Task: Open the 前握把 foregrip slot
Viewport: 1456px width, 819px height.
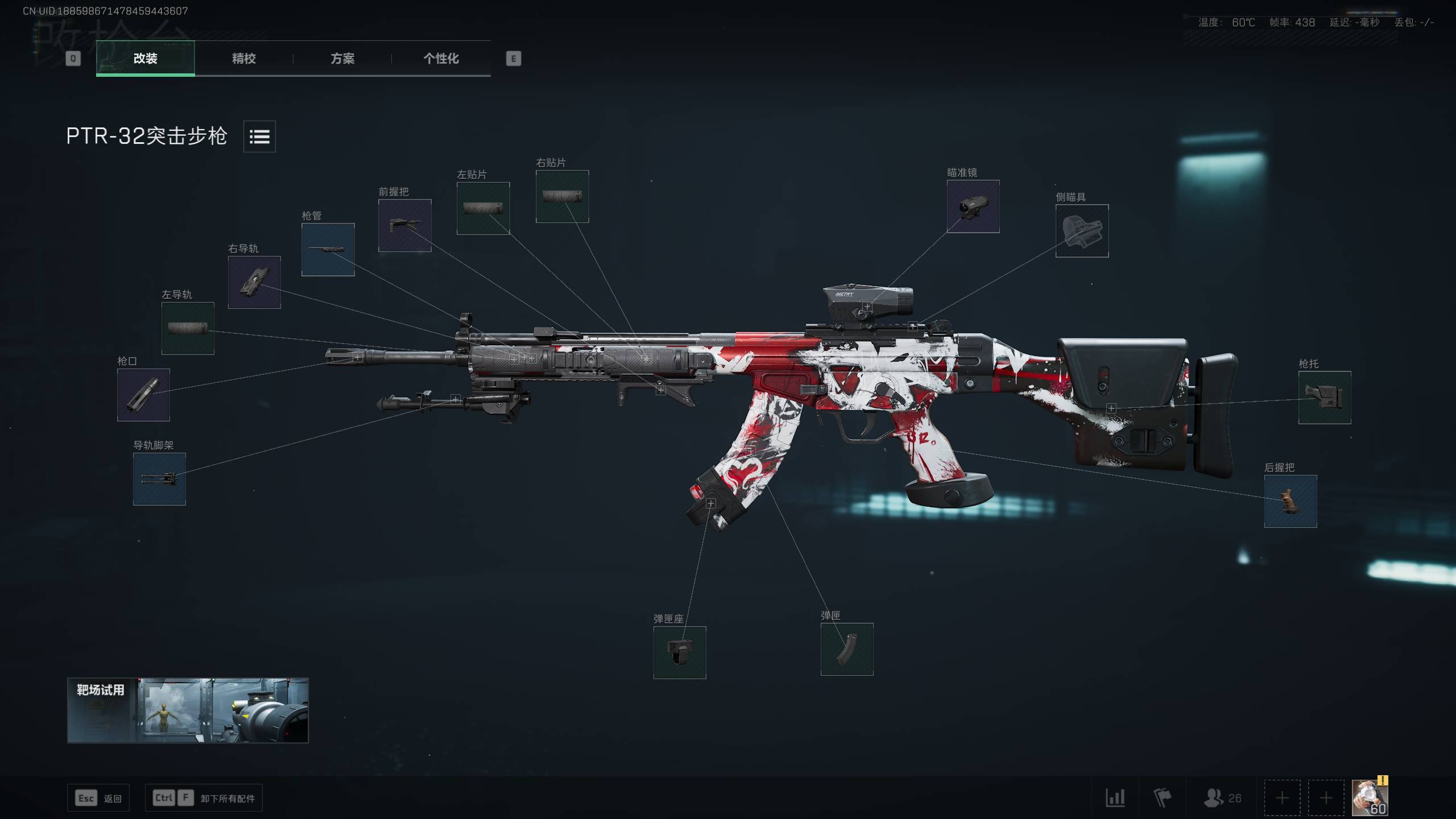Action: pos(404,225)
